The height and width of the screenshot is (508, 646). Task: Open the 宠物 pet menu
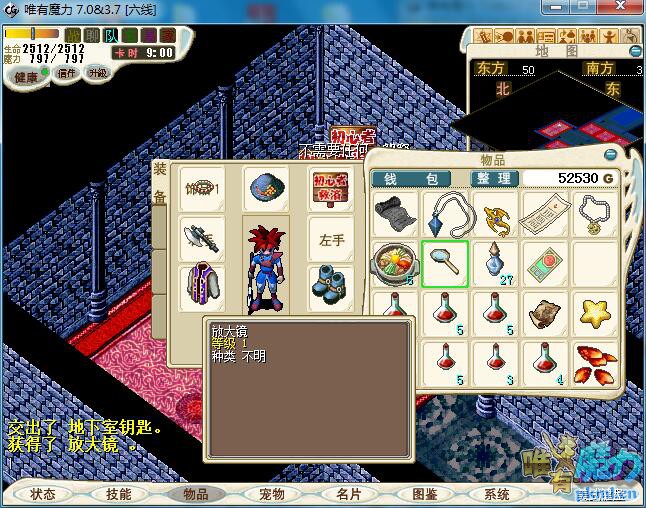[x=272, y=494]
